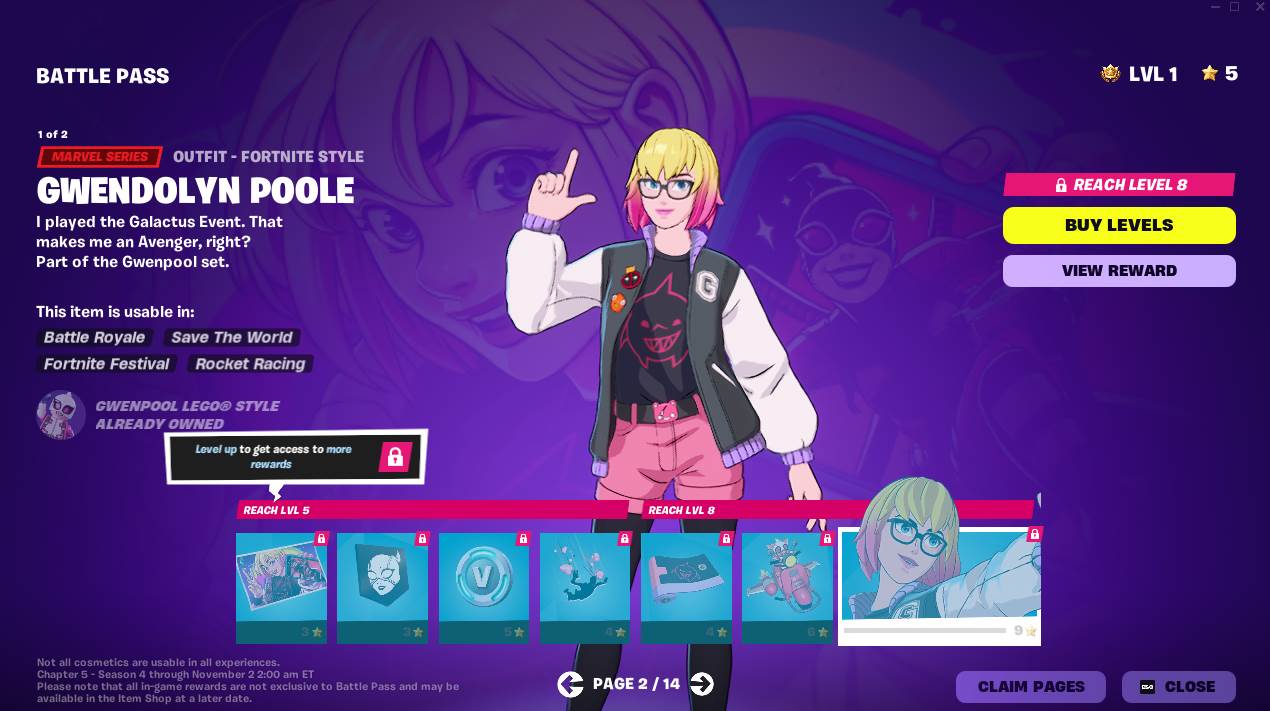This screenshot has height=711, width=1270.
Task: Click the locked 'Level up' rewards banner
Action: pyautogui.click(x=295, y=457)
